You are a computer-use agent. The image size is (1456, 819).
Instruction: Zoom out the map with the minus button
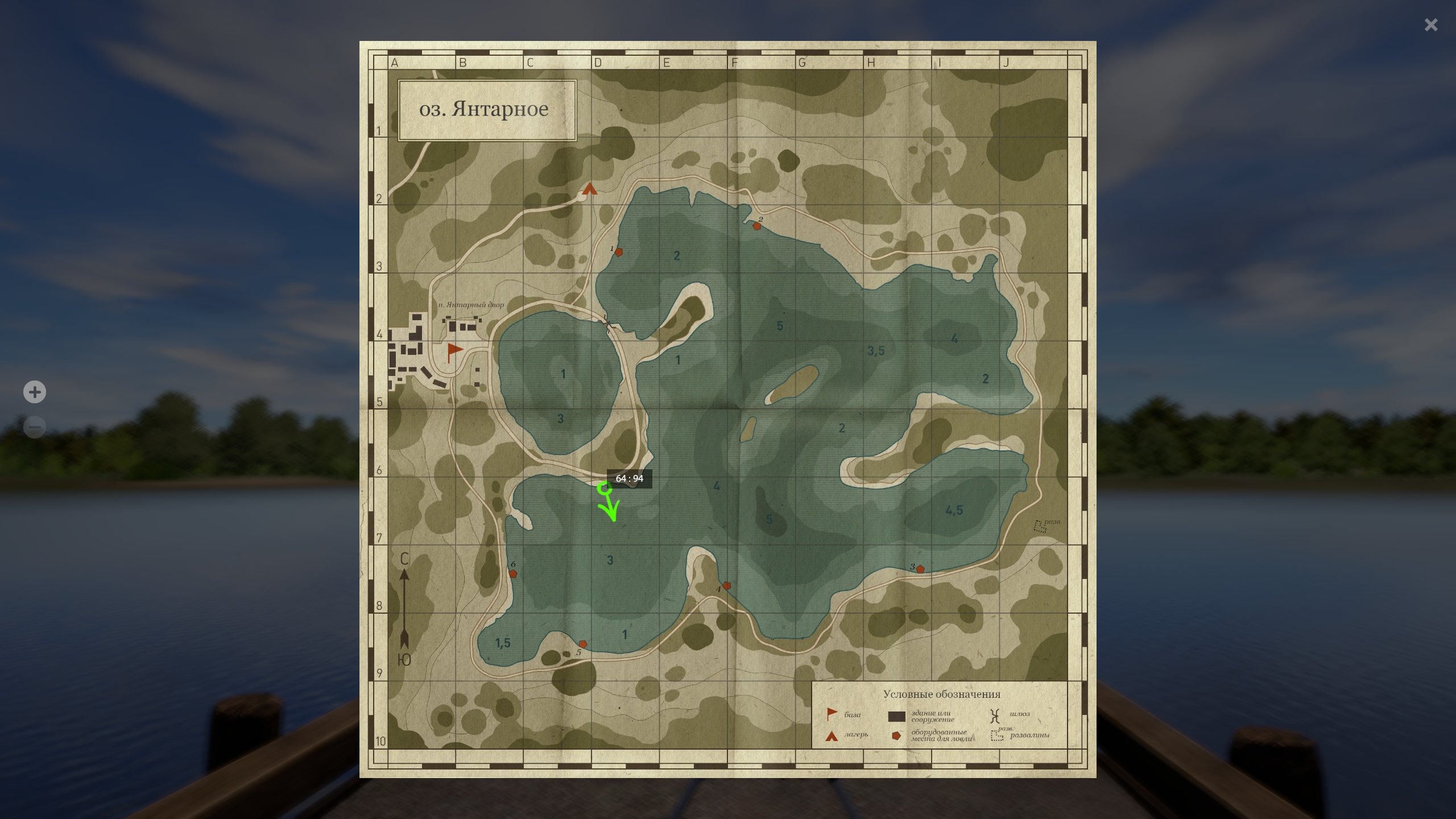[x=35, y=427]
